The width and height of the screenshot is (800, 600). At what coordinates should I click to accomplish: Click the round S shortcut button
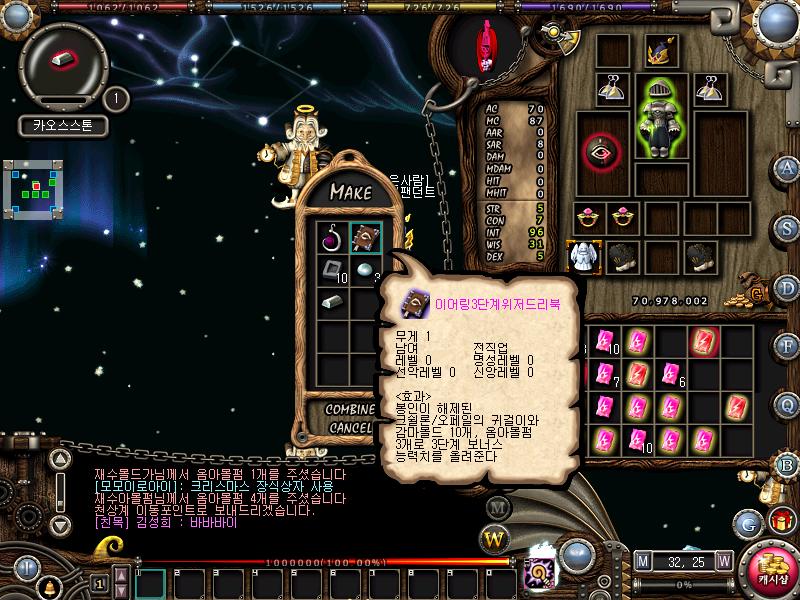pyautogui.click(x=788, y=227)
